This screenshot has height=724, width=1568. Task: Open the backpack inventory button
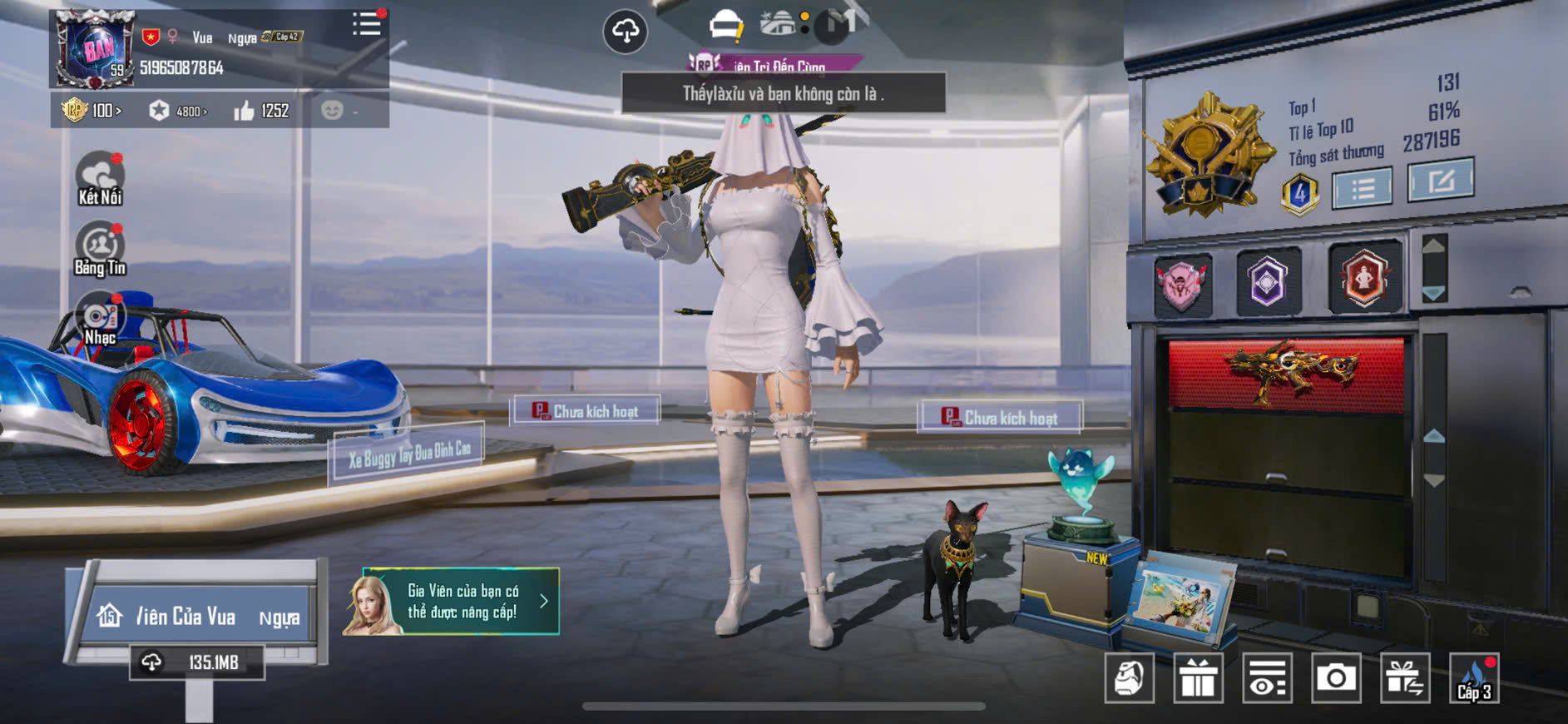pos(1129,678)
